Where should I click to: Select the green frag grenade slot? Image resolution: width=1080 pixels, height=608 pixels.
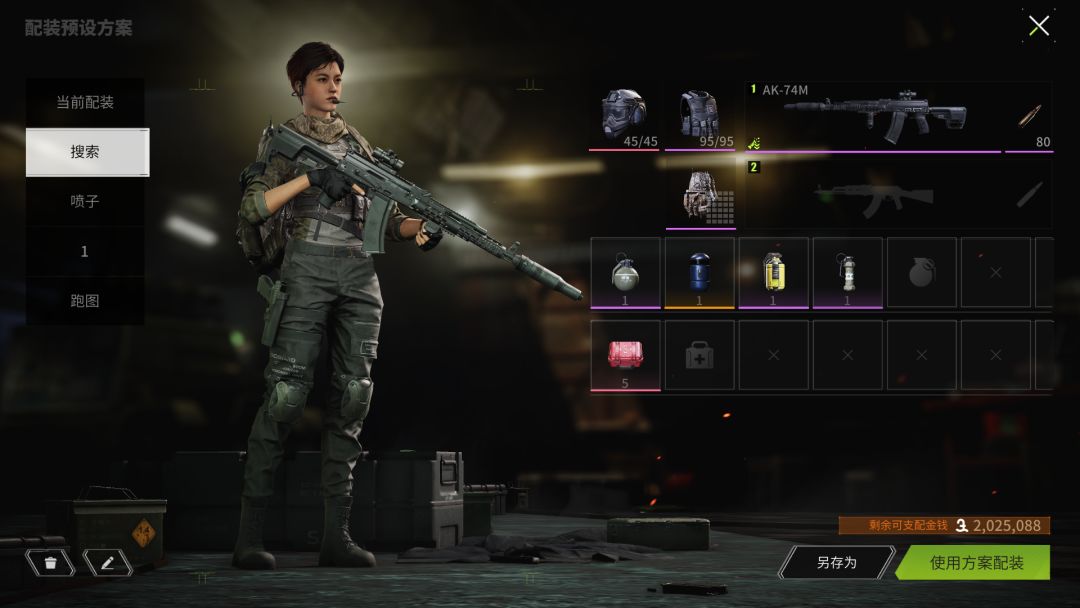[x=625, y=272]
